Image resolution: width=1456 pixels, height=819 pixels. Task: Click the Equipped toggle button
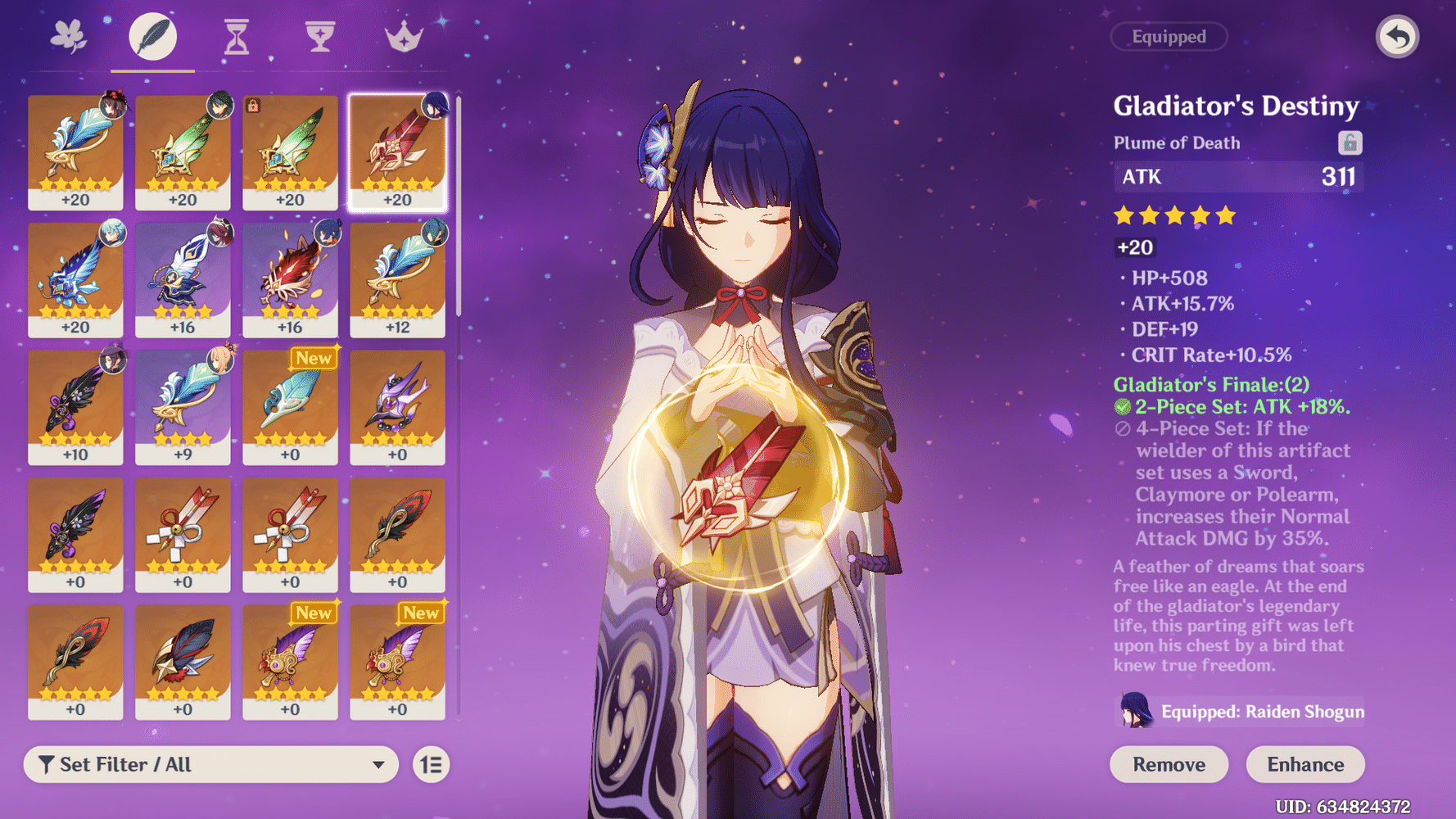1169,37
